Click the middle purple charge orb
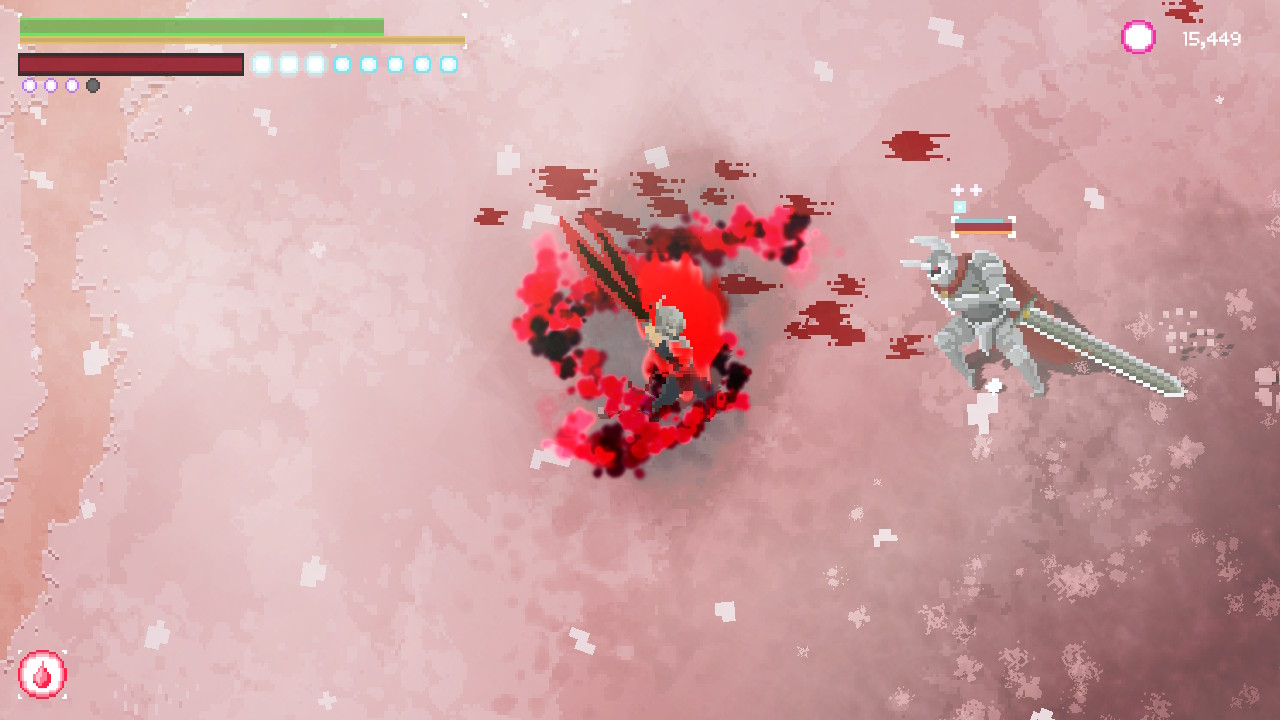Screen dimensions: 1280x720 pyautogui.click(x=50, y=85)
